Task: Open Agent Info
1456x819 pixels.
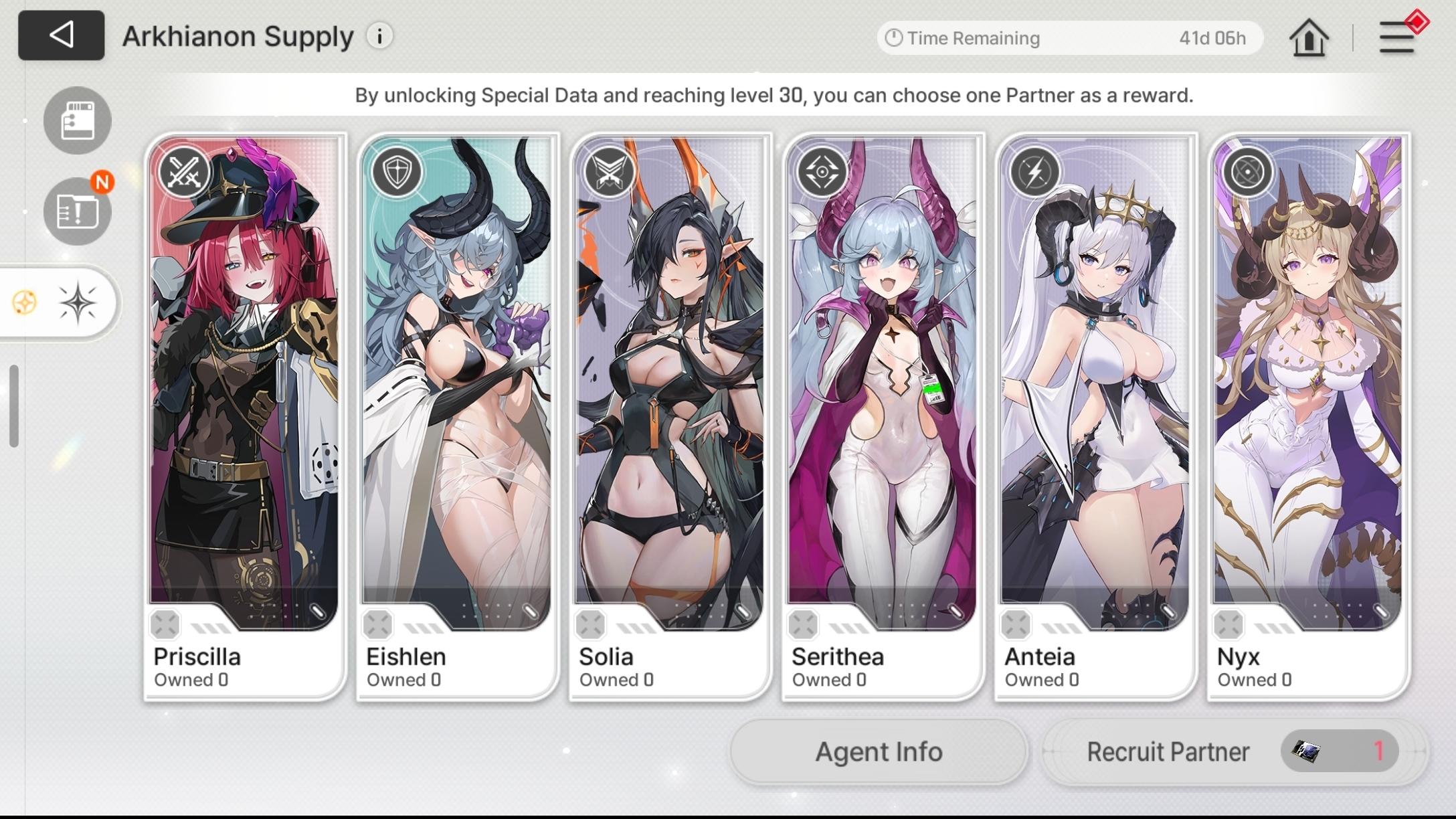Action: (878, 751)
